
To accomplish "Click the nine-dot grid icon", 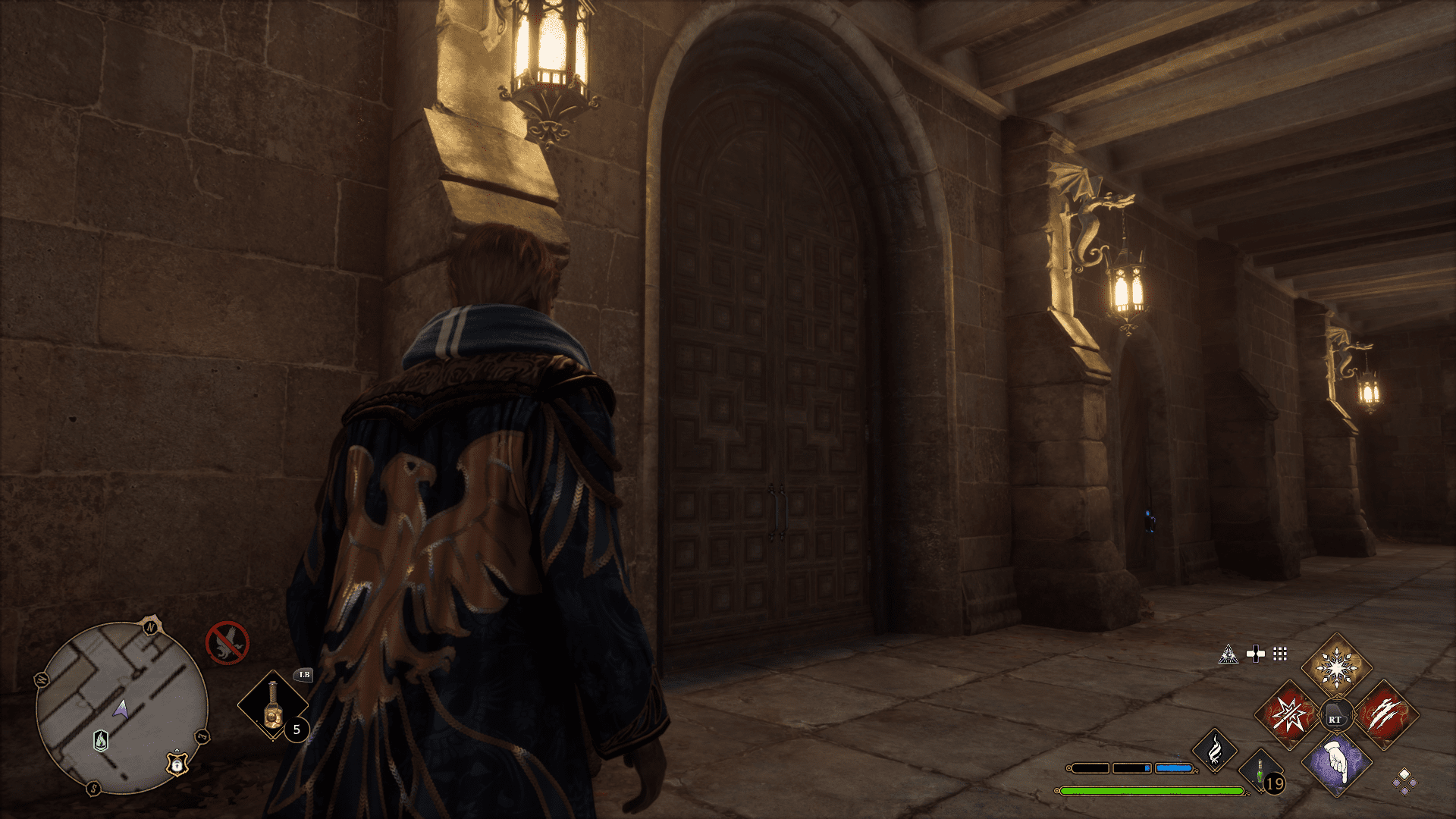I will click(1280, 654).
